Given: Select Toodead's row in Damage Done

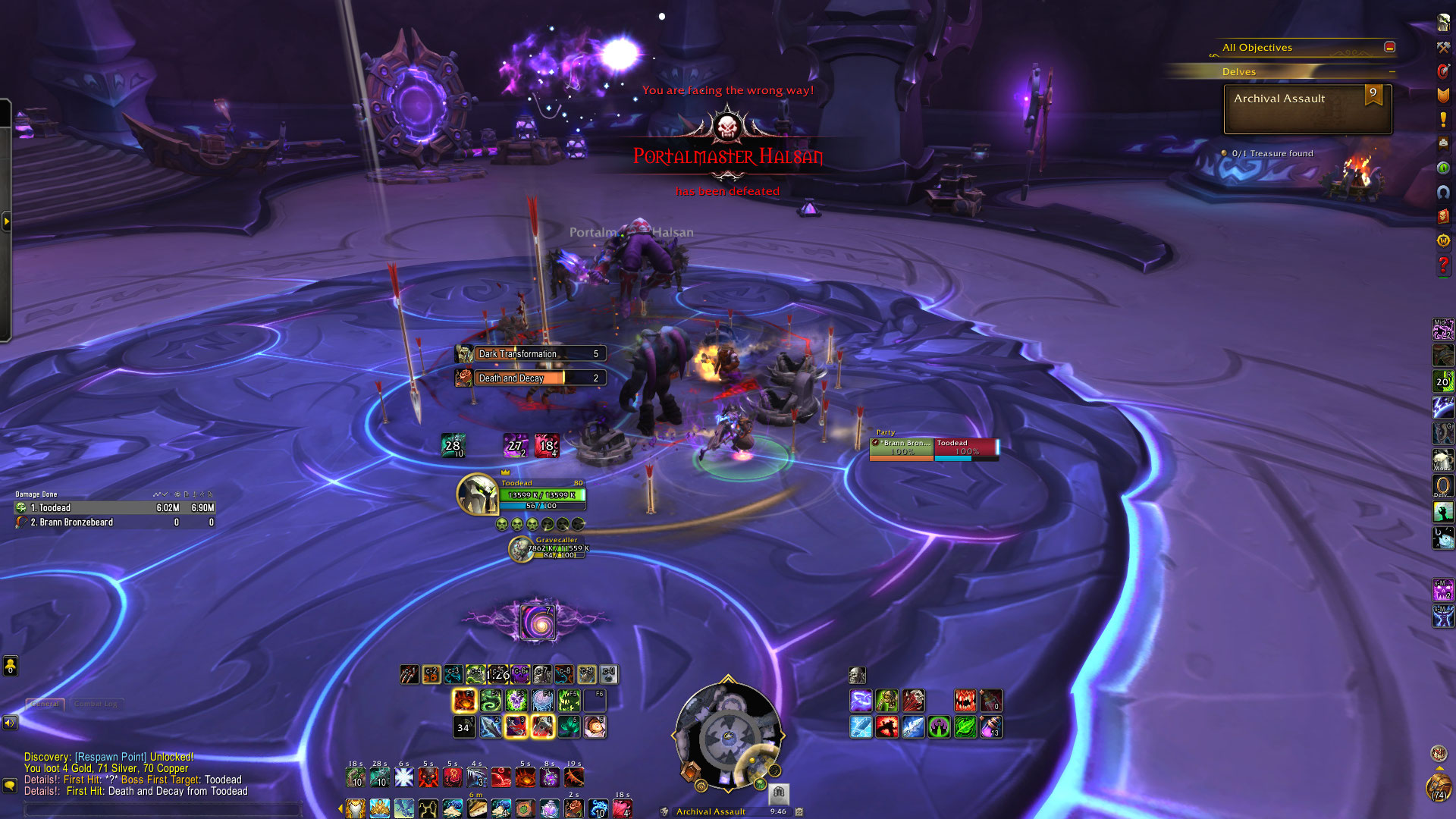Looking at the screenshot, I should tap(114, 508).
